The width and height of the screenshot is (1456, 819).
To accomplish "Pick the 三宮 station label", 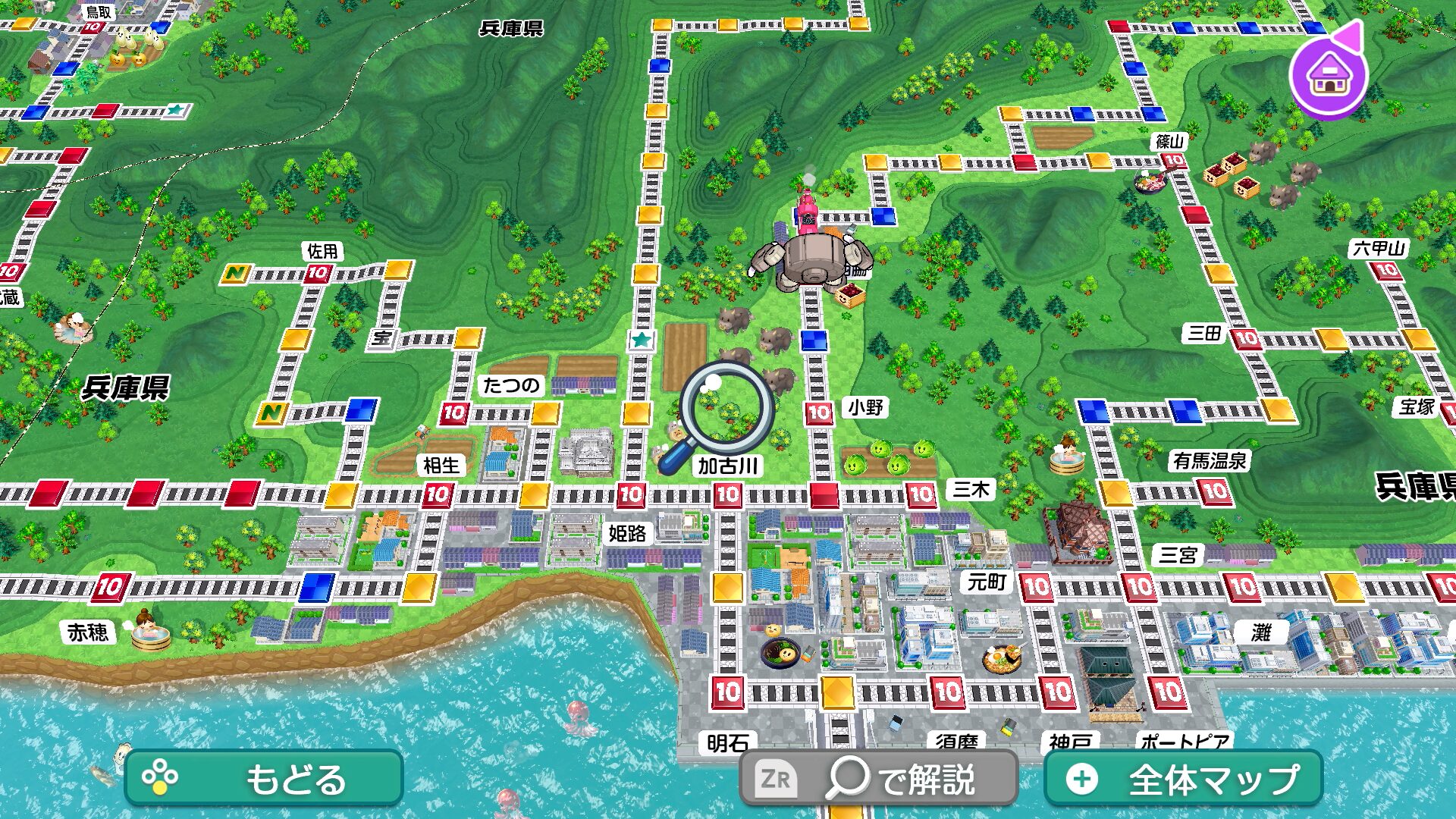I will point(1178,555).
